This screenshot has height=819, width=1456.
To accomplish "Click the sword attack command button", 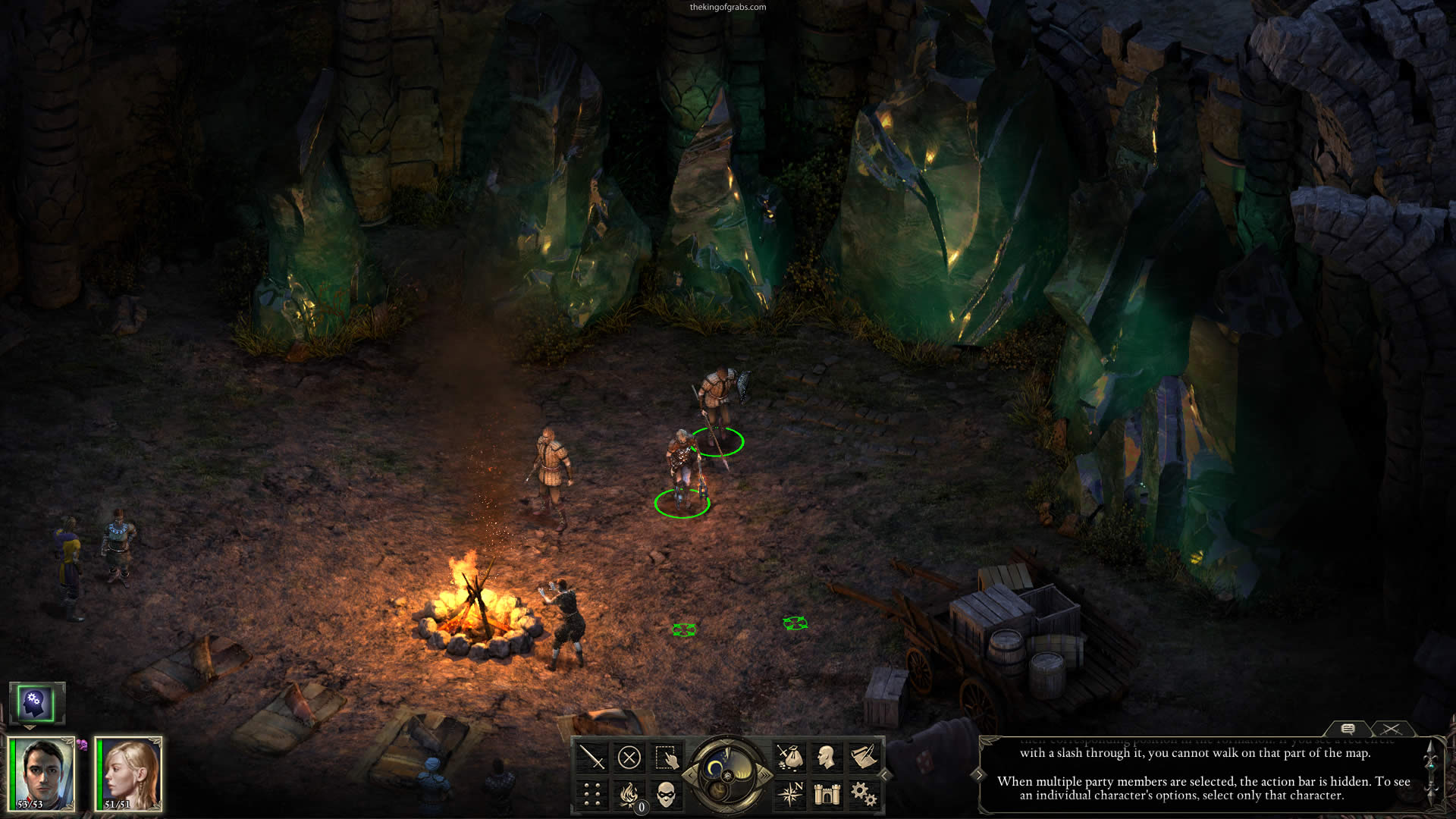I will point(591,757).
